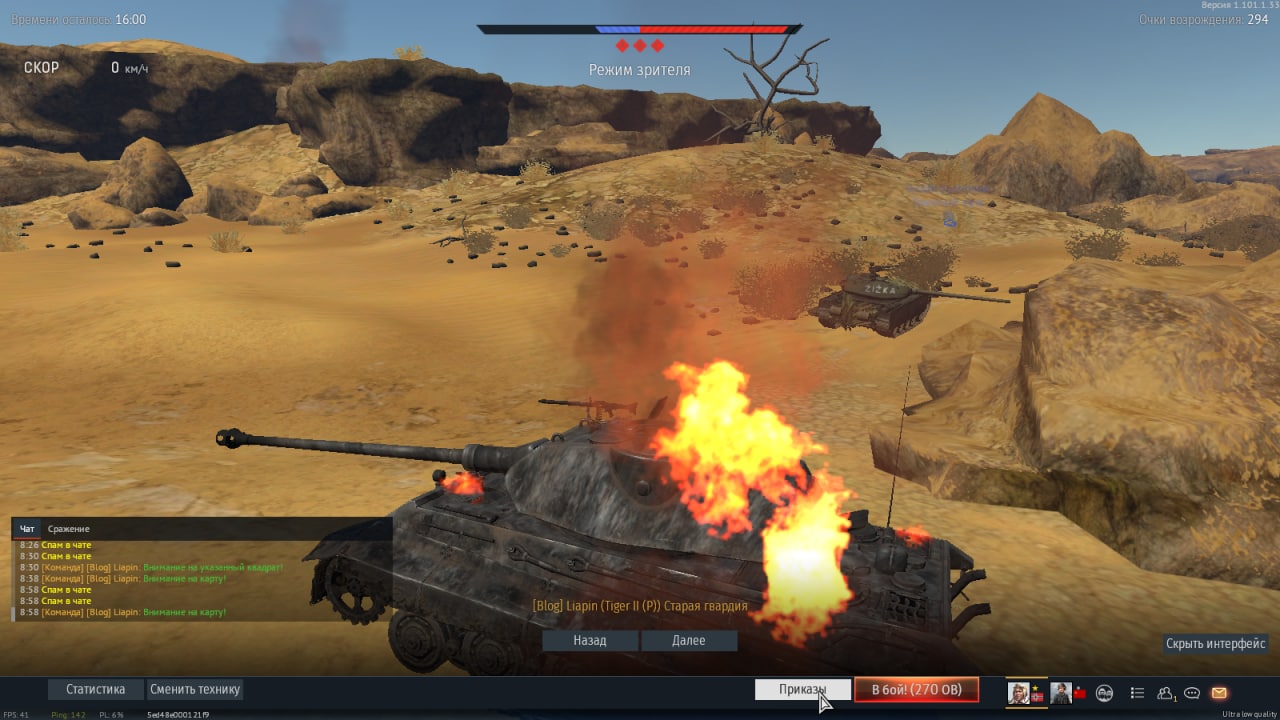Open the bulleted list icon
The height and width of the screenshot is (720, 1280).
(x=1137, y=692)
